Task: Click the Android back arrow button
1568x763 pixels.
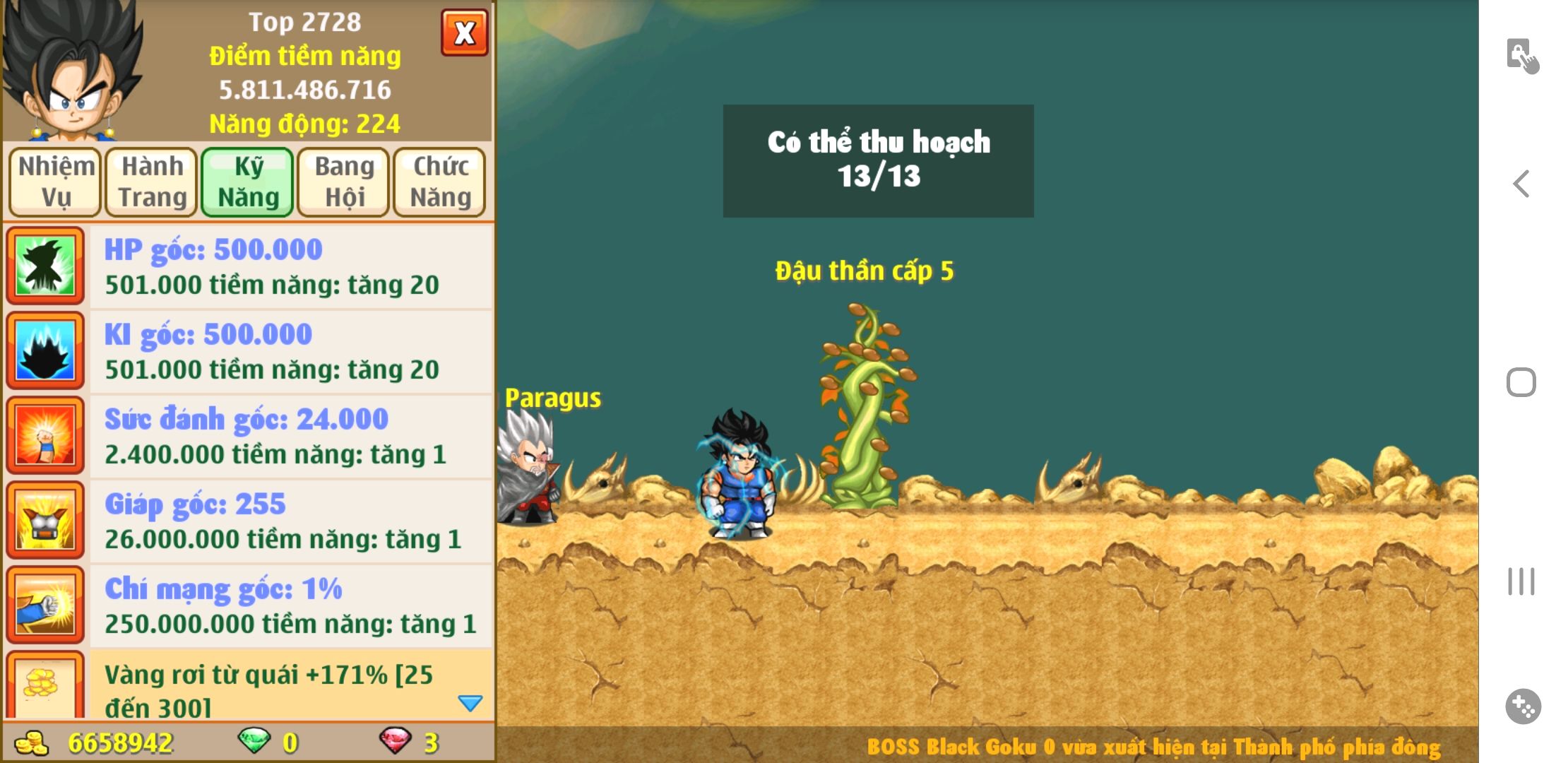Action: point(1521,184)
